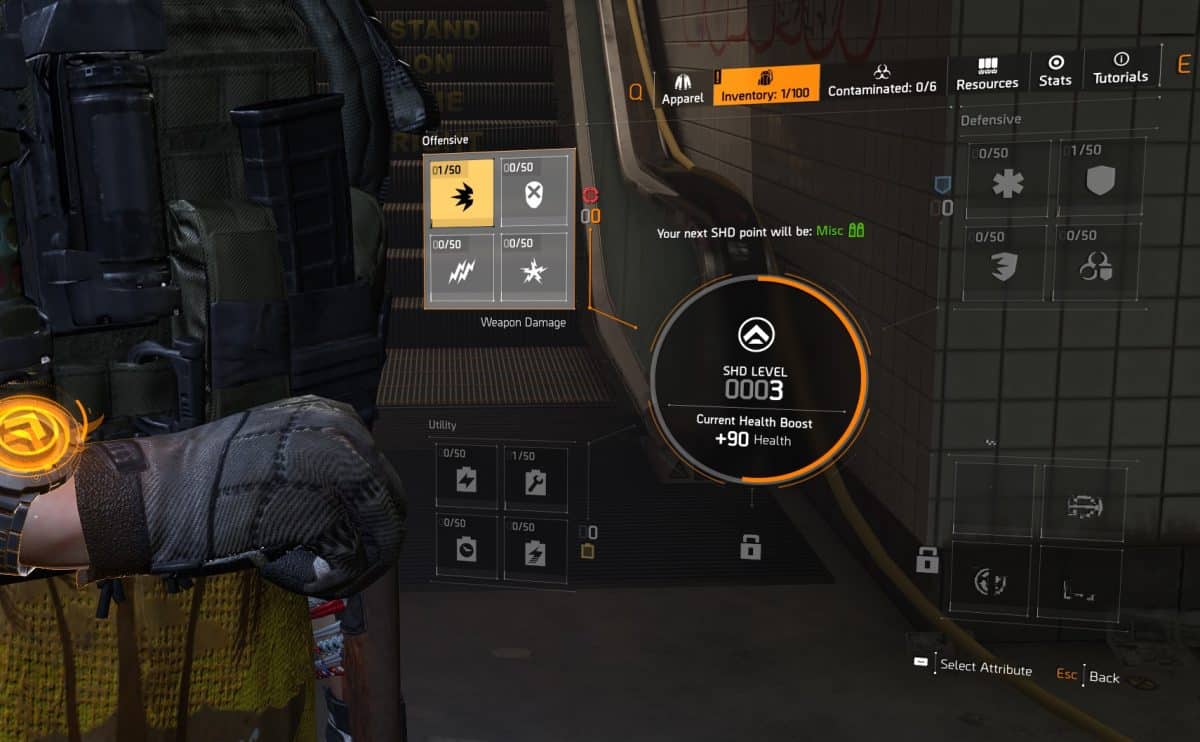The width and height of the screenshot is (1200, 742).
Task: Choose the defensive plain shield attribute
Action: 1100,178
